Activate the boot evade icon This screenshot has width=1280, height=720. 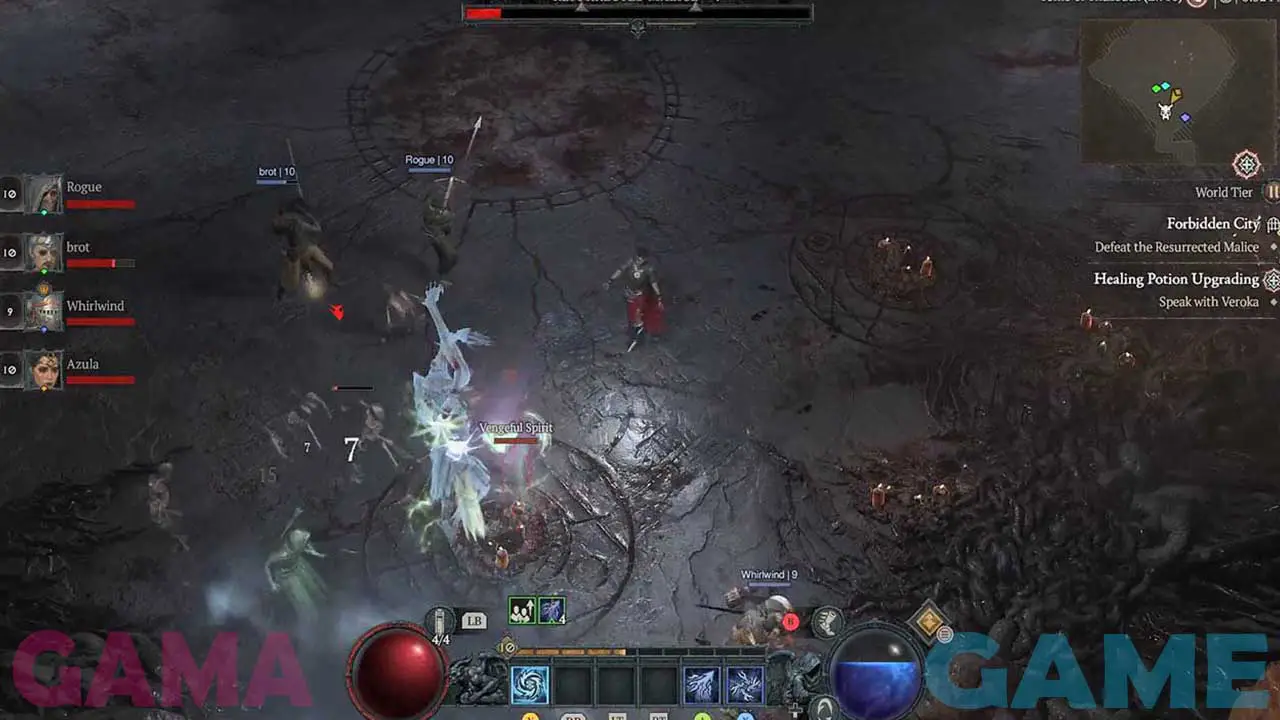pyautogui.click(x=826, y=621)
